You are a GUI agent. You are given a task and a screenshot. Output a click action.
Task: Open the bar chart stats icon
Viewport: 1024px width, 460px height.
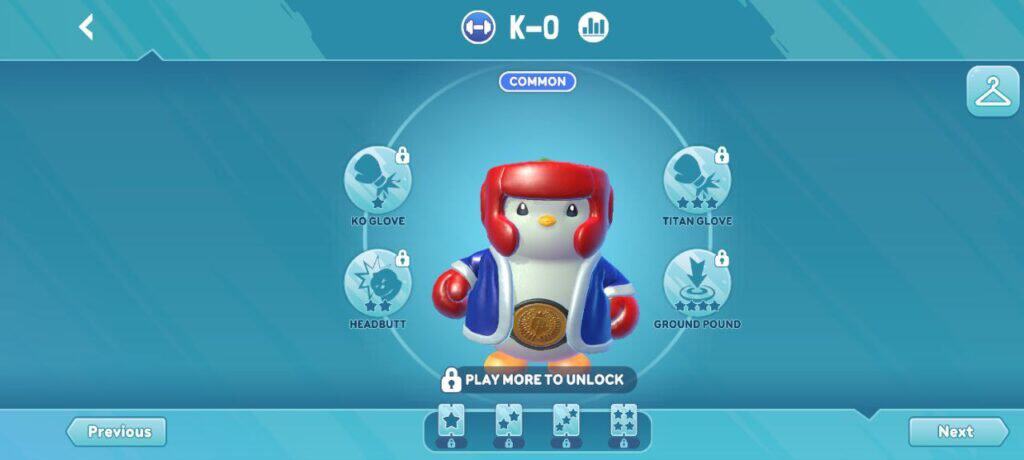(593, 27)
